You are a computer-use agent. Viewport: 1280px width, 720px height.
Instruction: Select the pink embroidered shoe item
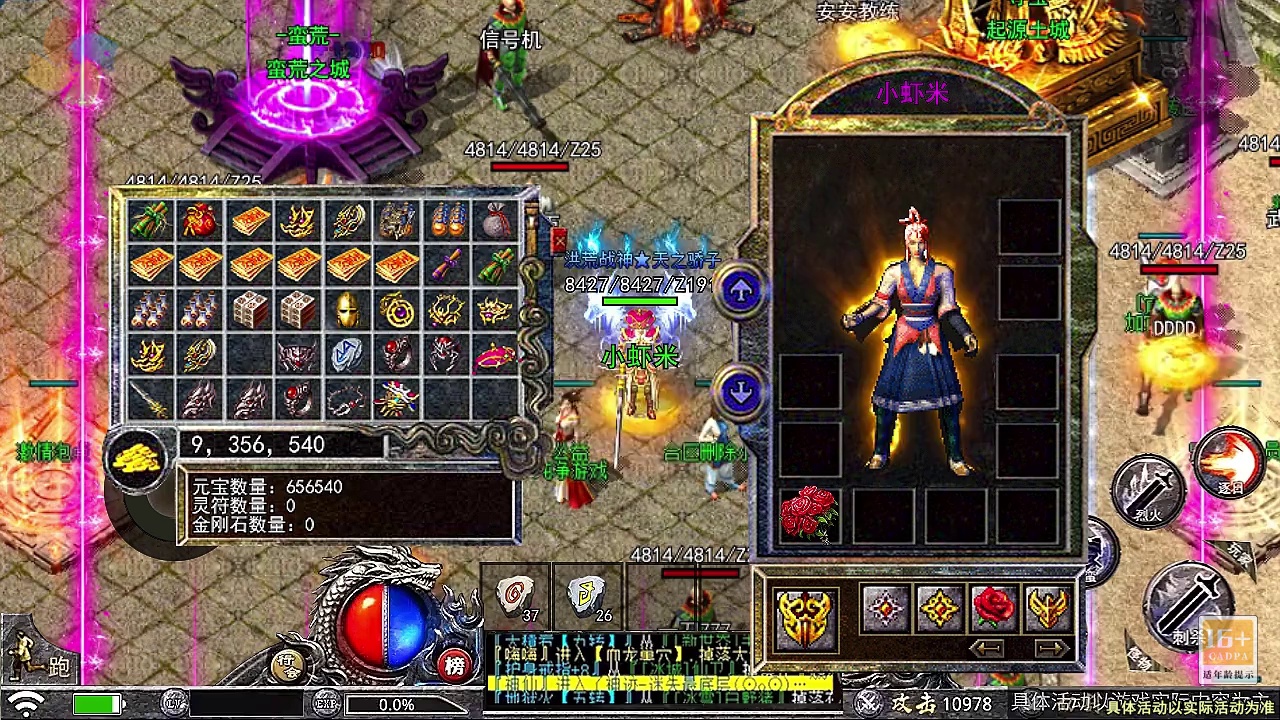pos(494,354)
